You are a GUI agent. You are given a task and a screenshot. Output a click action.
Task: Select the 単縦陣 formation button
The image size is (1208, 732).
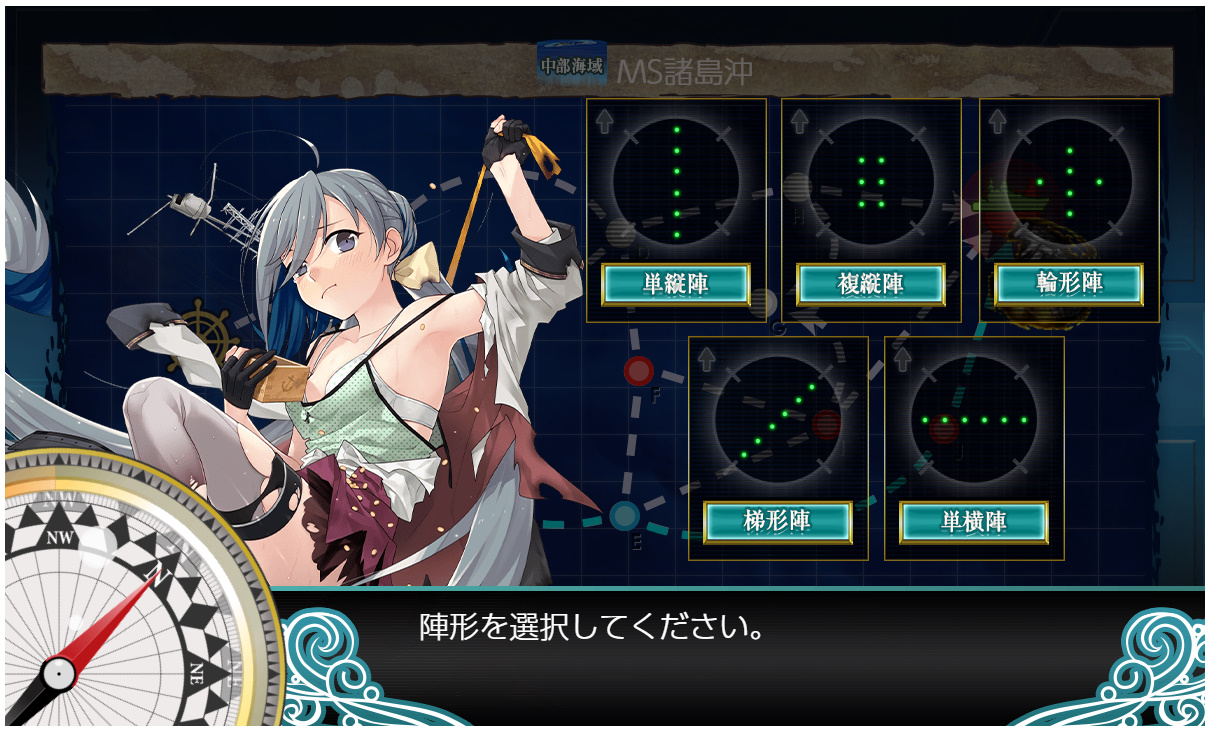pyautogui.click(x=675, y=284)
